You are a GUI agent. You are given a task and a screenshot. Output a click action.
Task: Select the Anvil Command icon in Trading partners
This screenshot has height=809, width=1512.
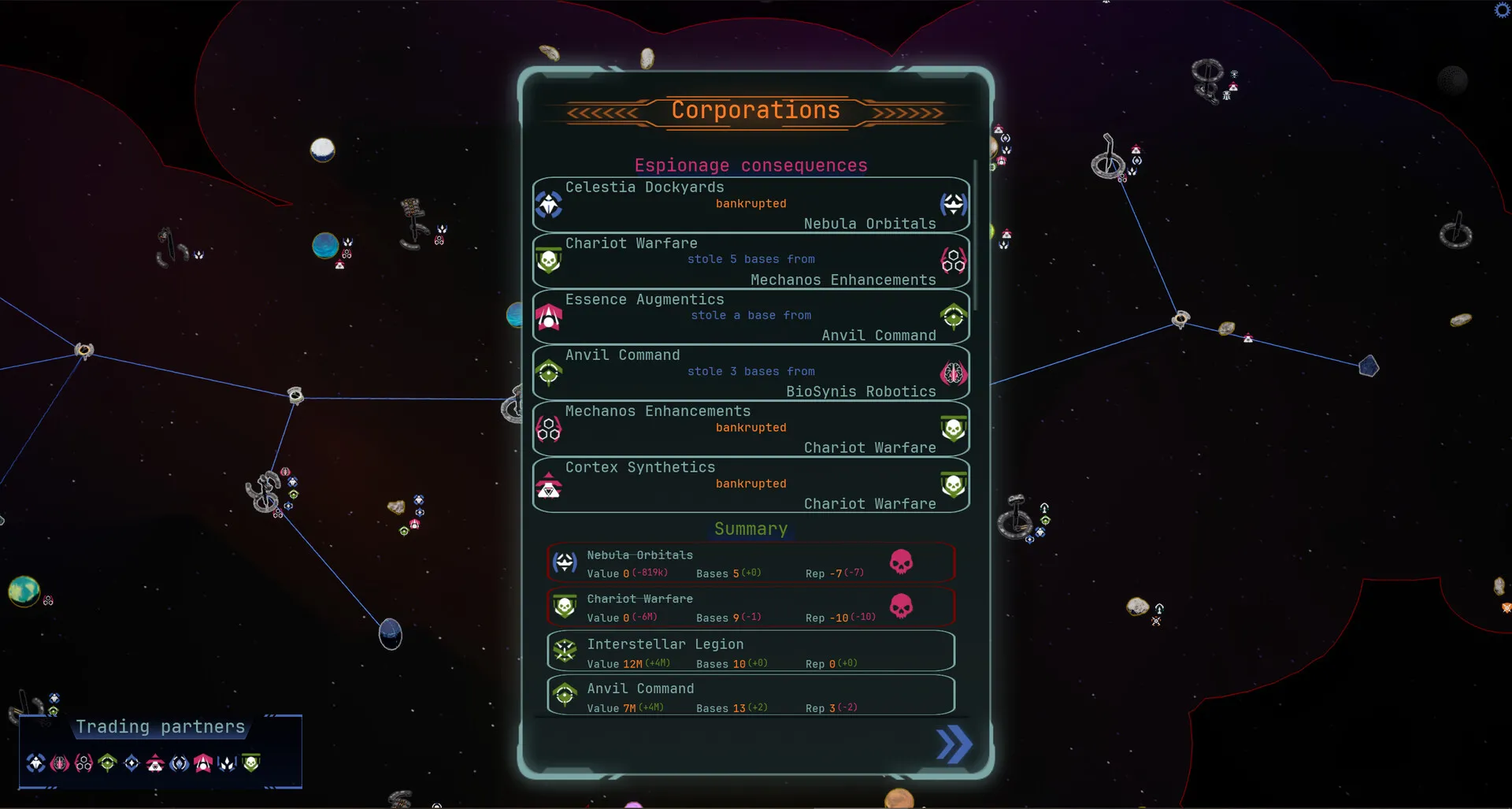click(106, 763)
